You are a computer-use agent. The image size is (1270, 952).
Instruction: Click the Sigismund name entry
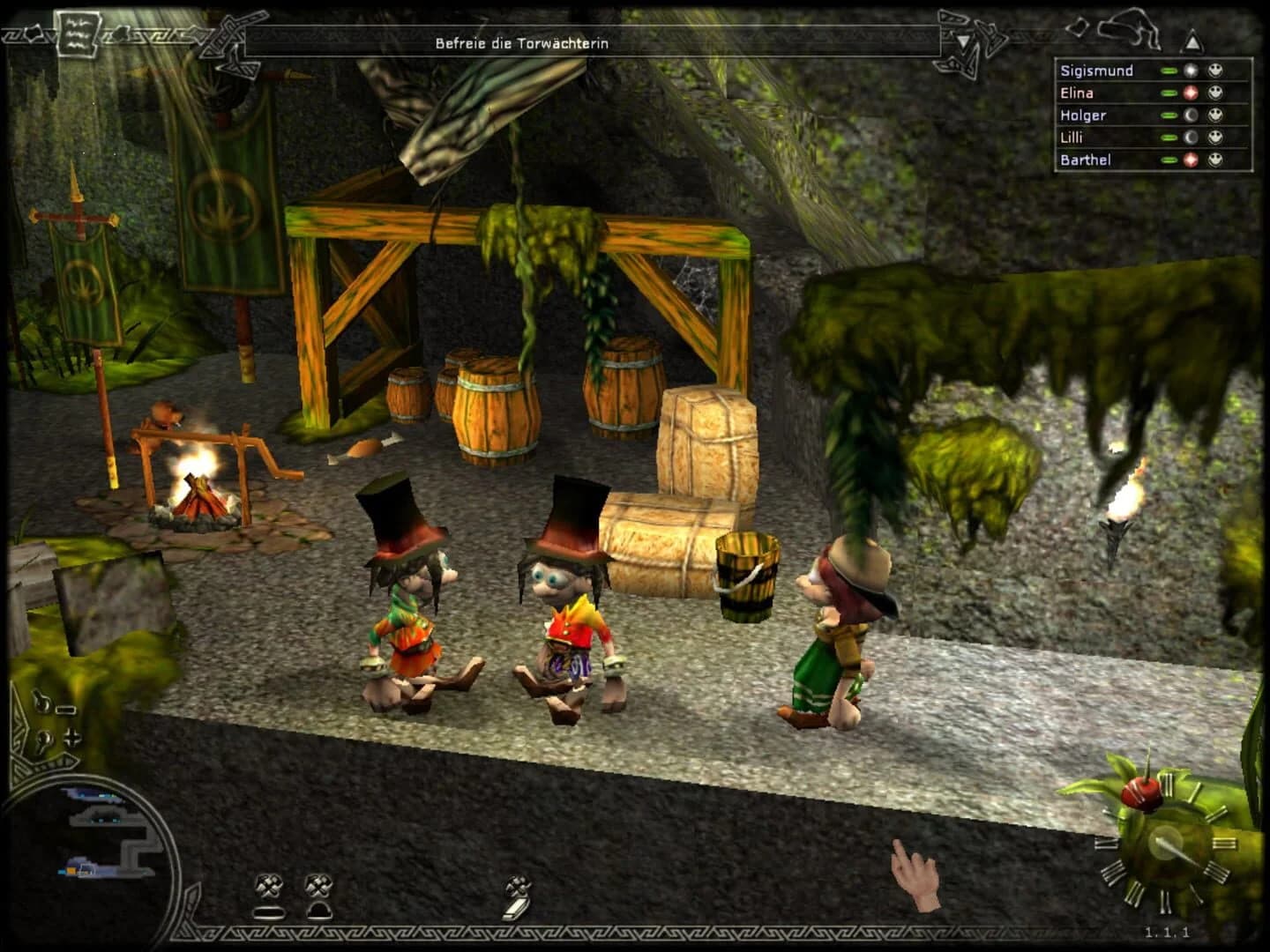tap(1097, 71)
